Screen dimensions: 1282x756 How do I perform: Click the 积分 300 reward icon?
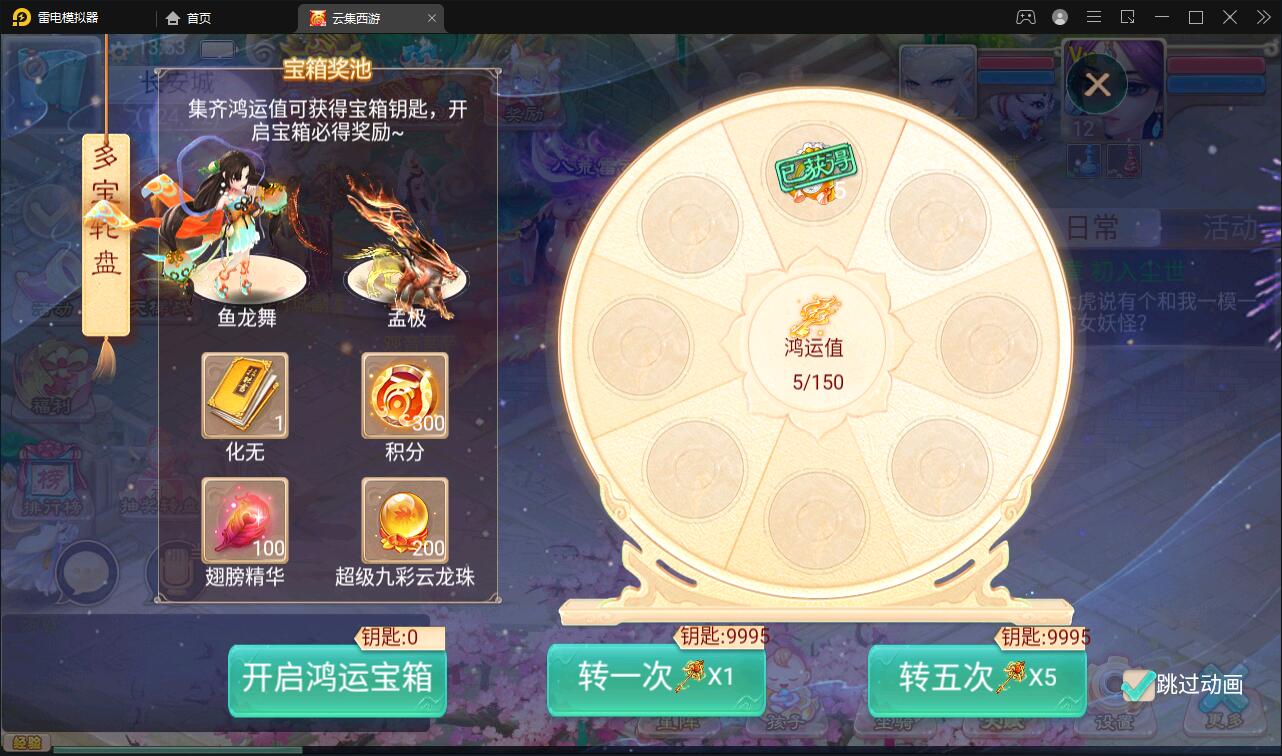coord(404,396)
